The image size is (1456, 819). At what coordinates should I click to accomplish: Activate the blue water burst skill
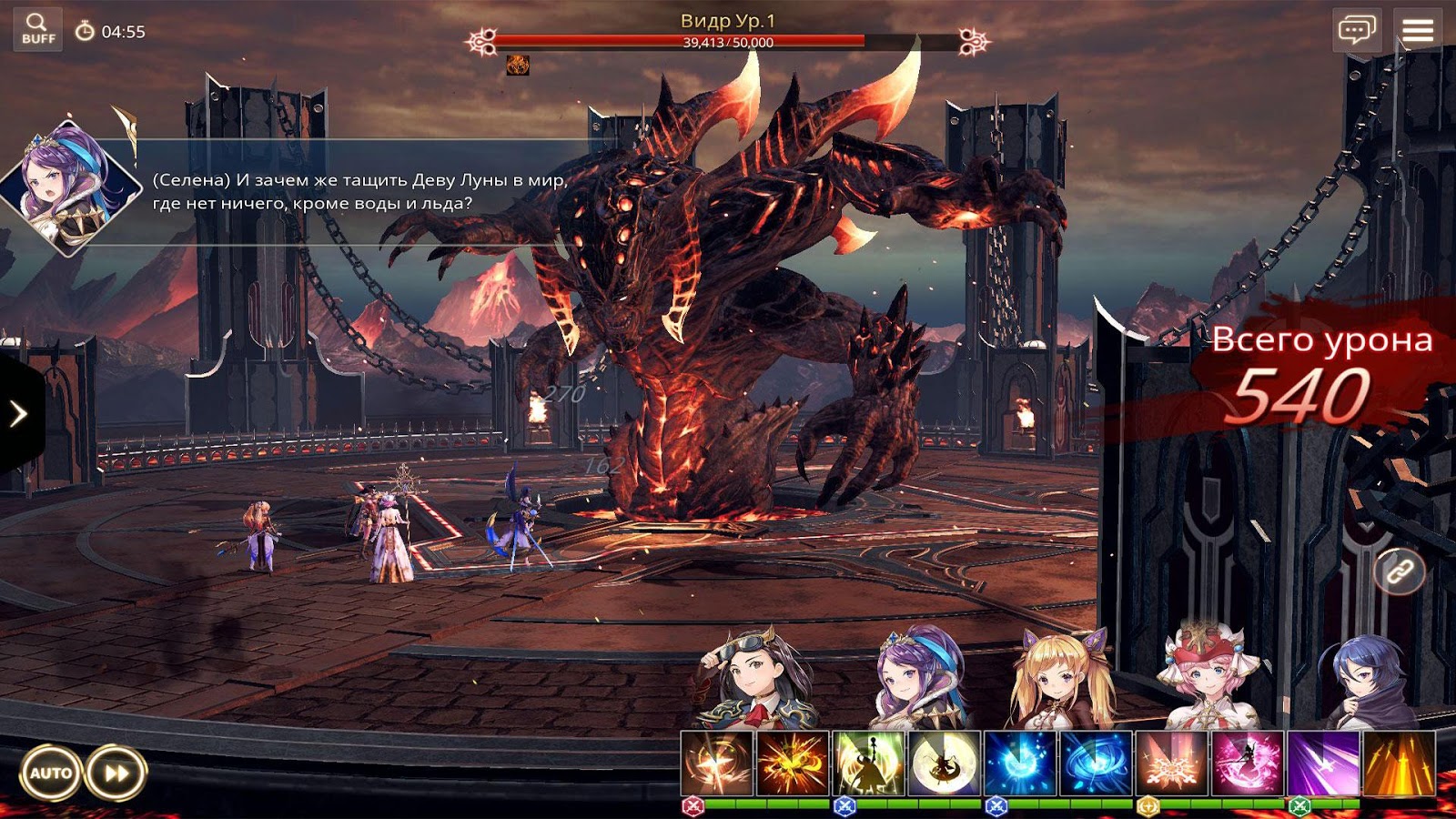coord(1020,763)
